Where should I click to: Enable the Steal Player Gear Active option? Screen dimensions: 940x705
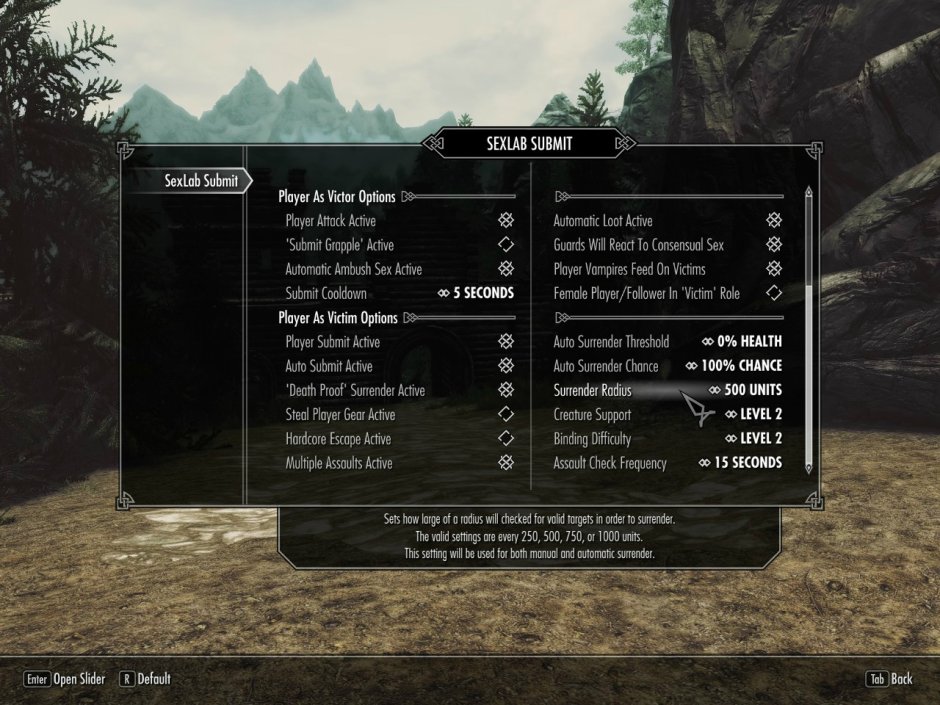click(506, 414)
